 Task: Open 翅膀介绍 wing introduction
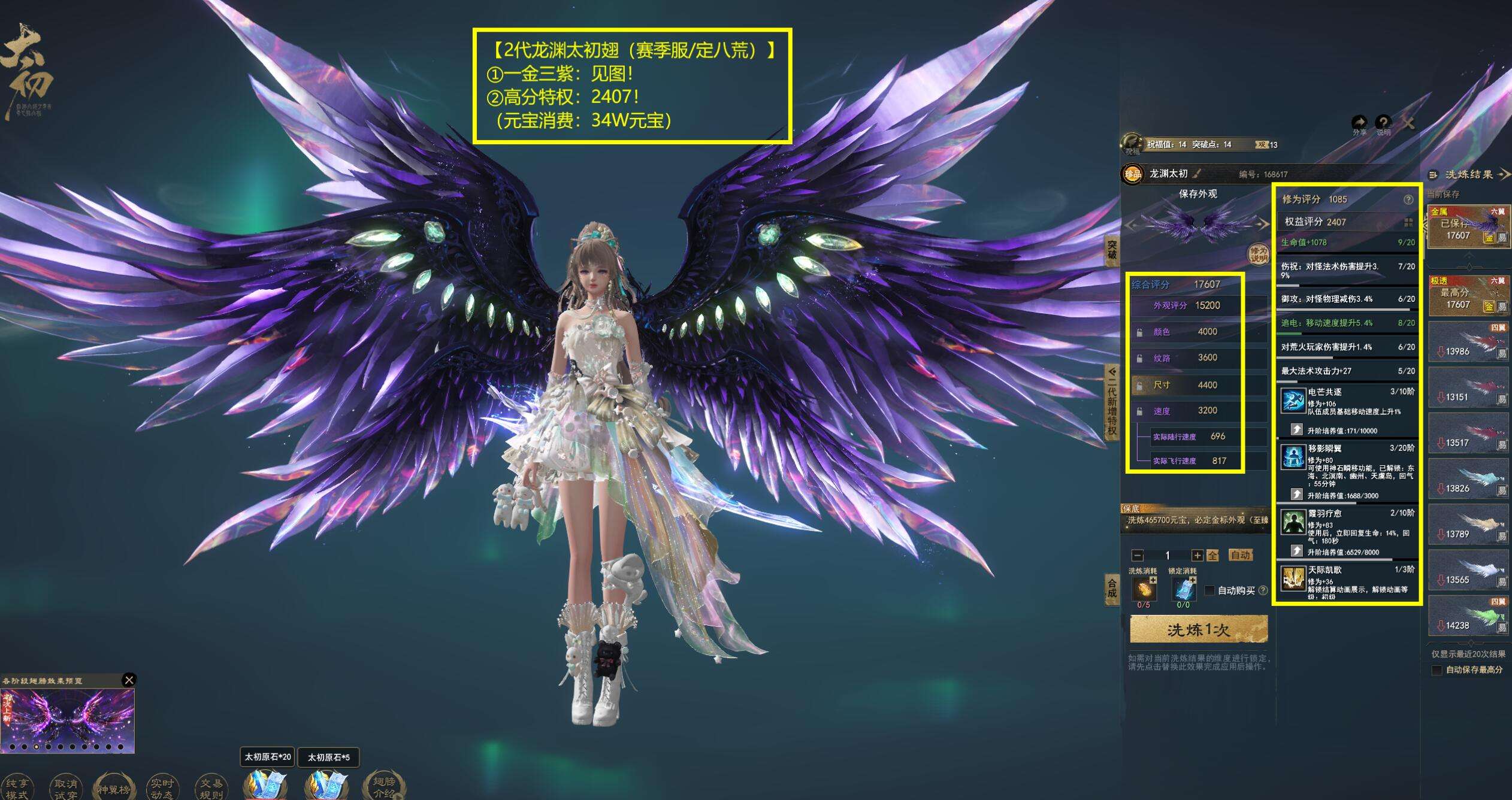point(384,786)
